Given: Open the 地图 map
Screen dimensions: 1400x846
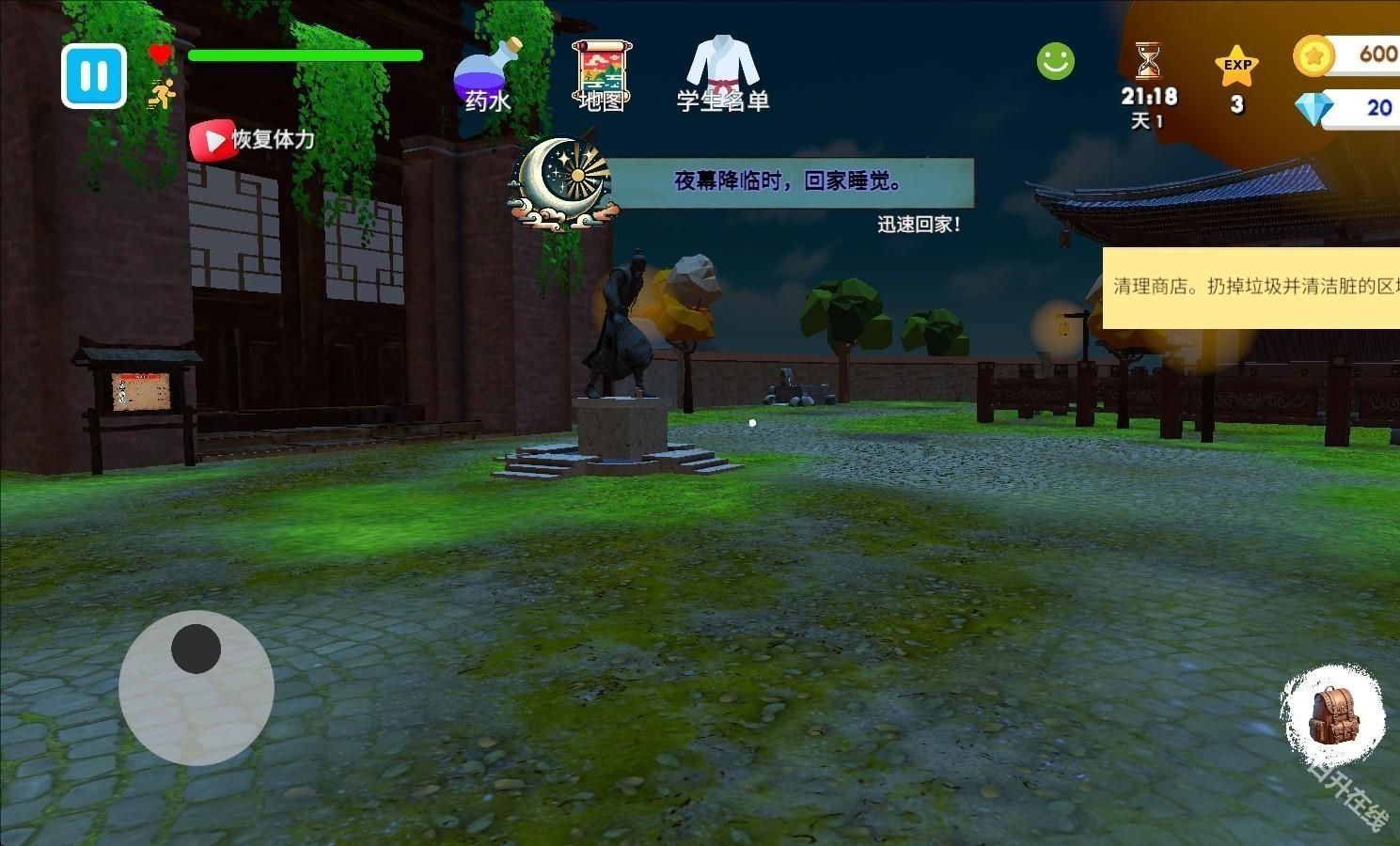Looking at the screenshot, I should (602, 75).
